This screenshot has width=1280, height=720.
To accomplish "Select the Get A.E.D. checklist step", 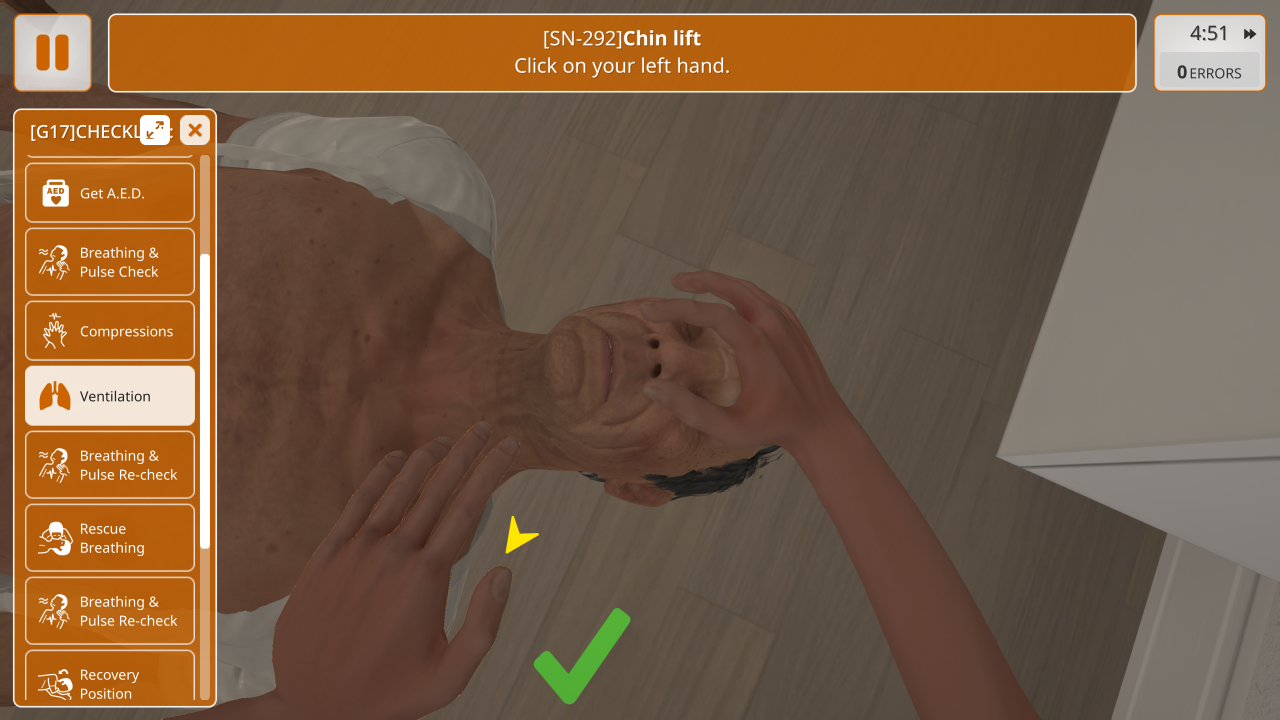I will pos(110,193).
